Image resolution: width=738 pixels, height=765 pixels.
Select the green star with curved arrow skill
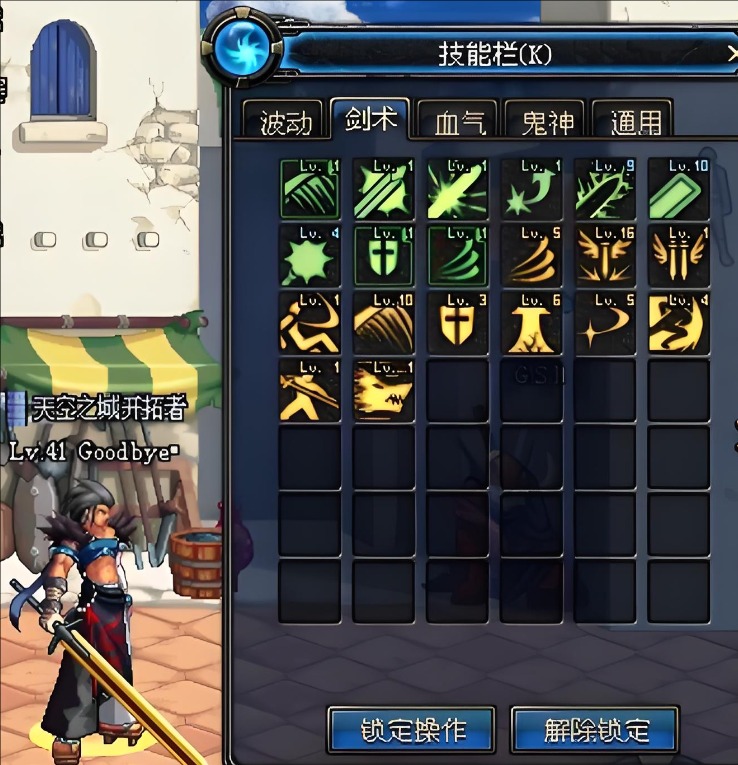click(531, 189)
